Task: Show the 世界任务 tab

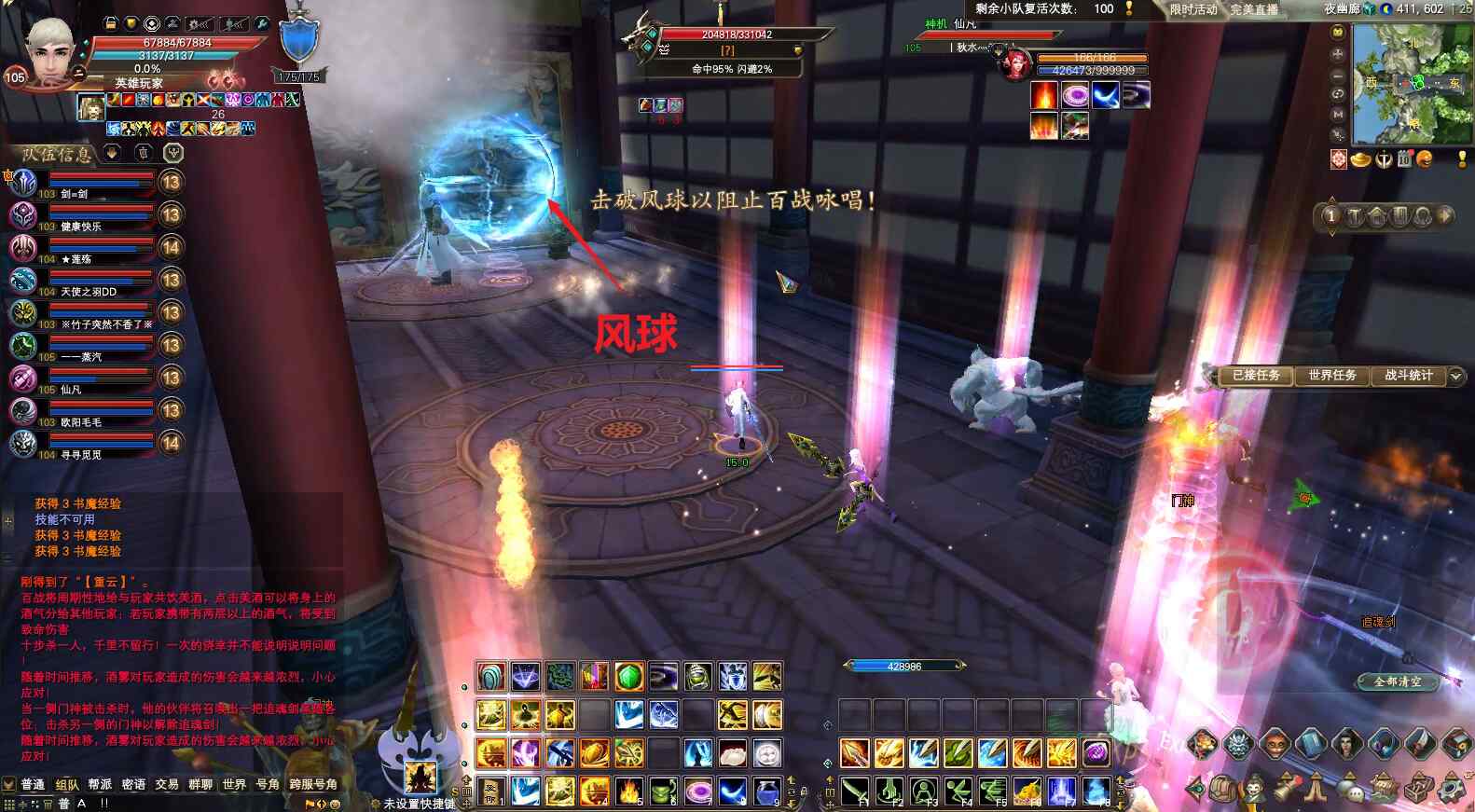Action: (x=1331, y=376)
